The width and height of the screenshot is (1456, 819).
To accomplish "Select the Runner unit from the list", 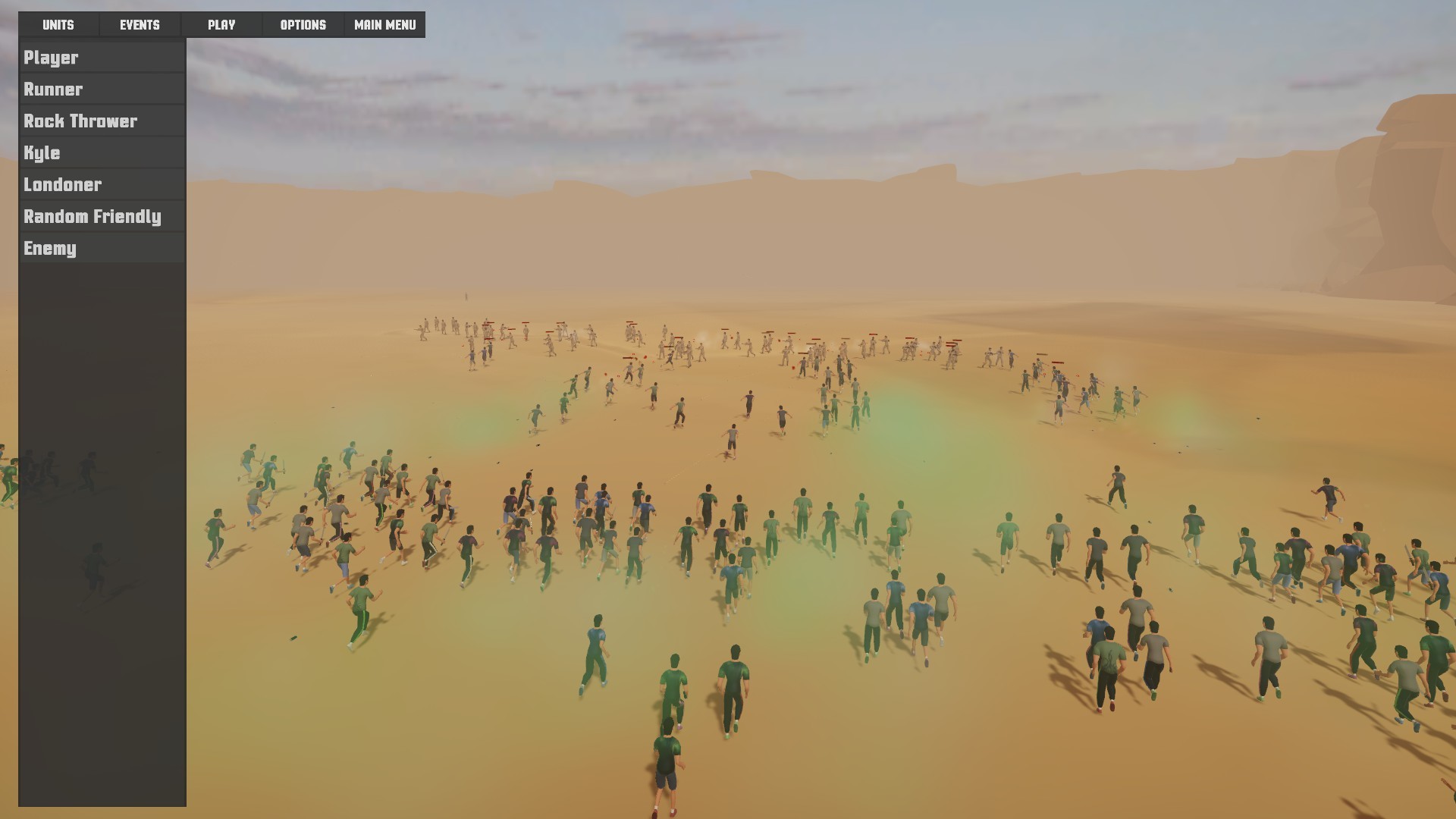I will (52, 89).
